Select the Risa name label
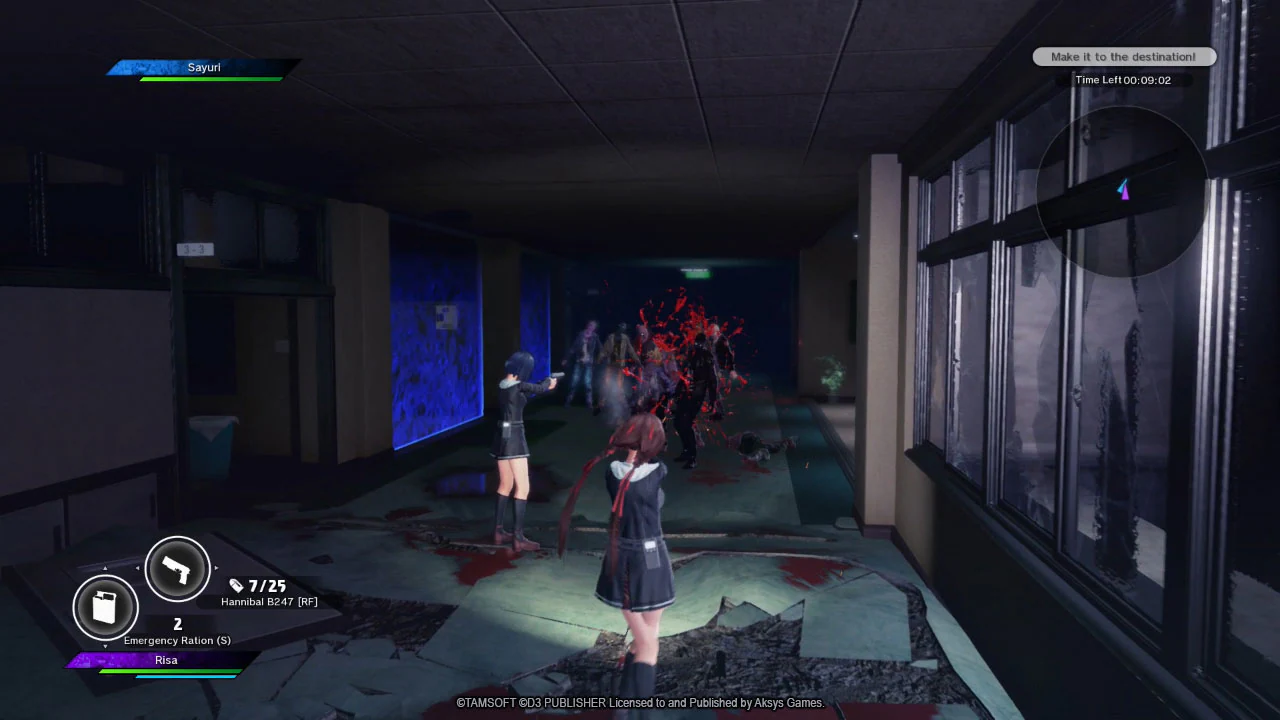The height and width of the screenshot is (720, 1280). coord(166,659)
